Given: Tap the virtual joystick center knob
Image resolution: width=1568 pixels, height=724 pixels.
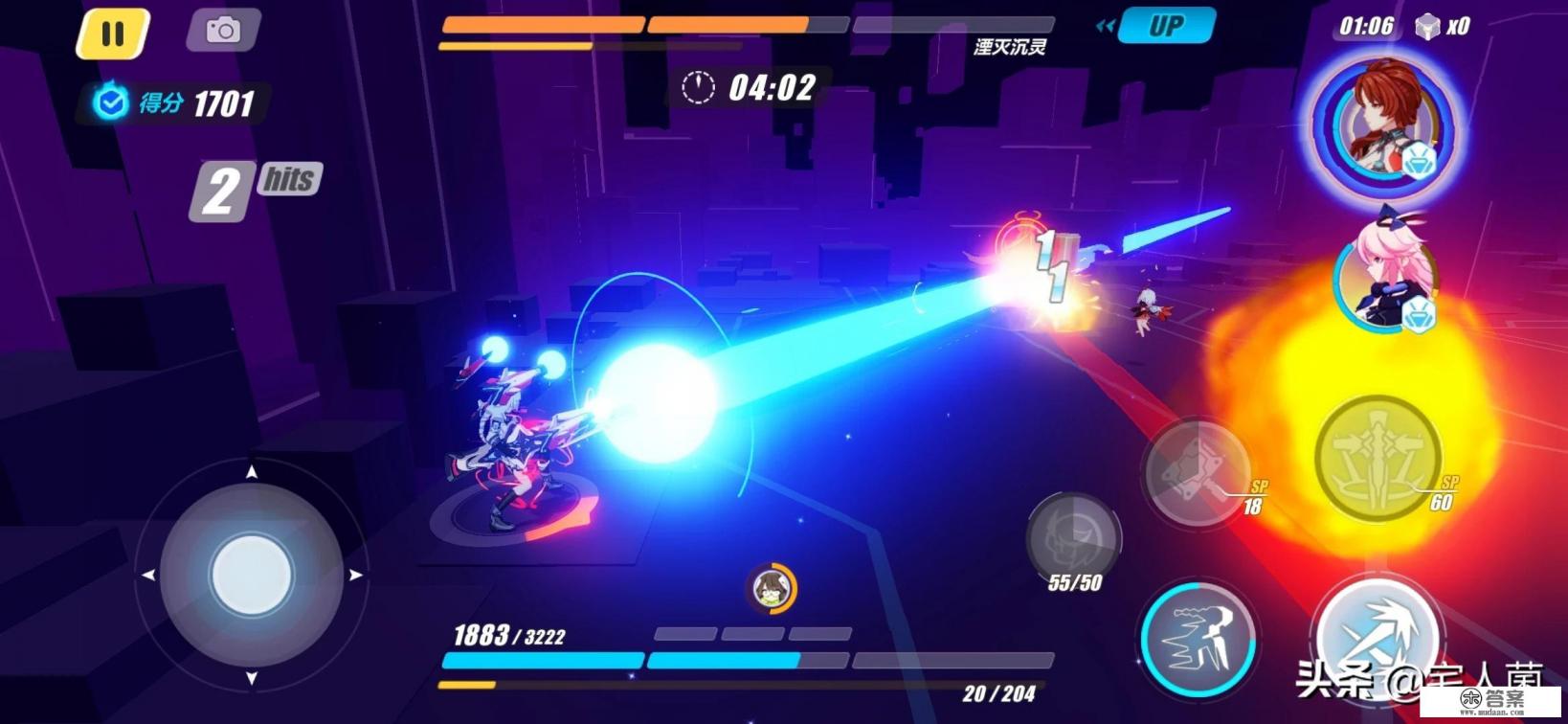Looking at the screenshot, I should (x=251, y=575).
